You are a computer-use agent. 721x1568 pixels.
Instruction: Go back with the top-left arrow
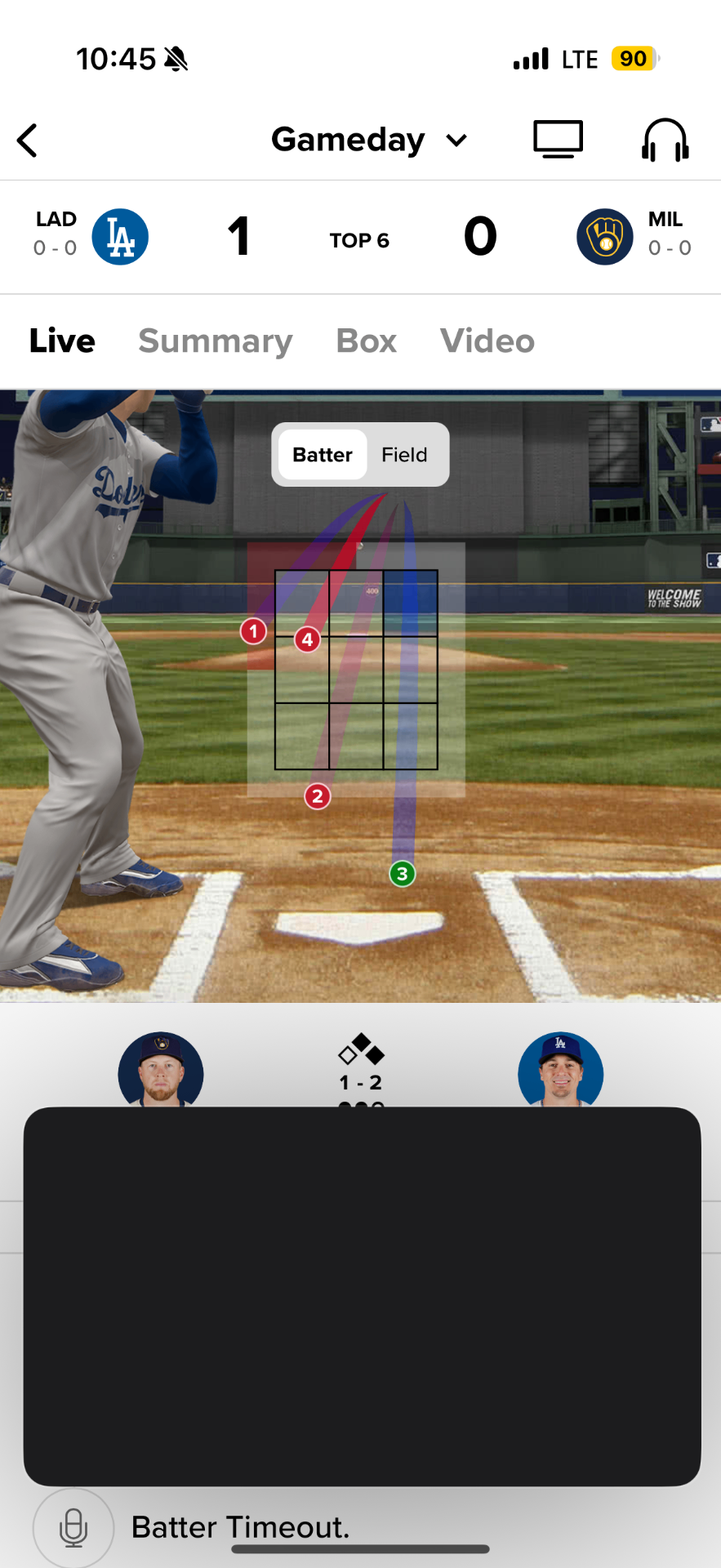click(28, 140)
